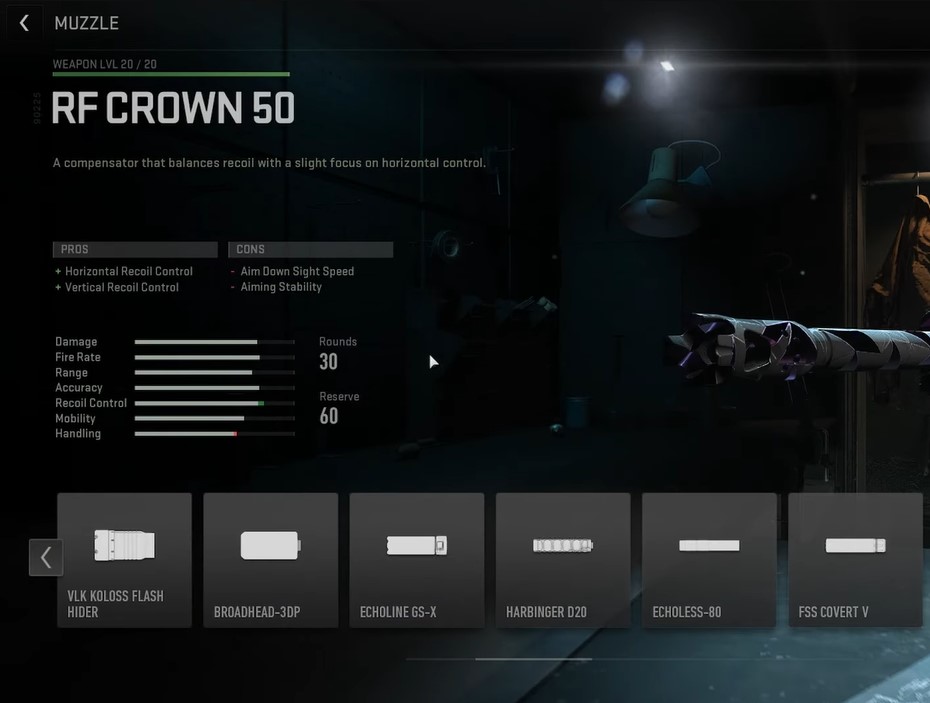Go back from the Muzzle screen
This screenshot has width=930, height=703.
(25, 23)
